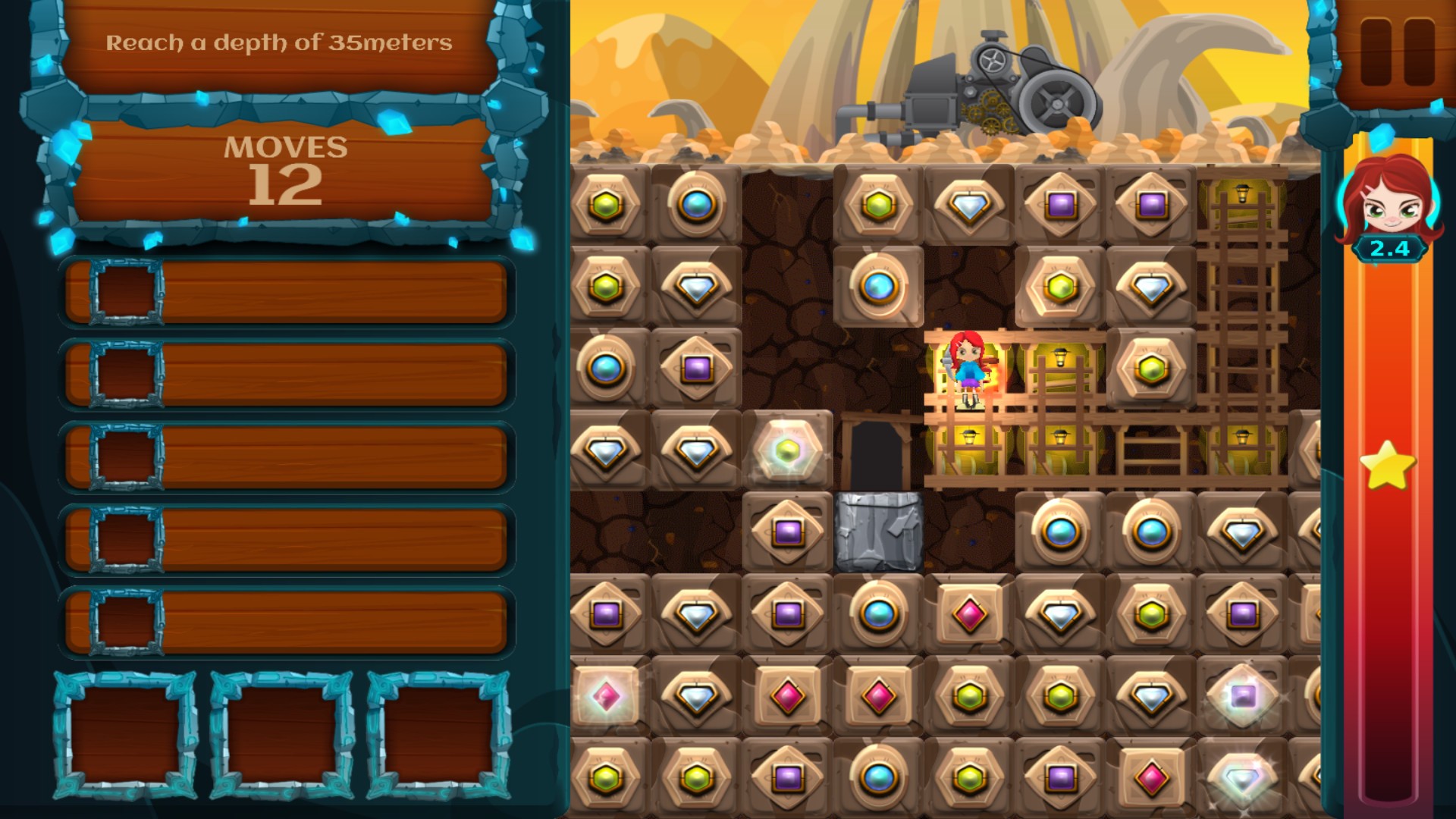Choose the glowing pink gem tile

pos(606,696)
